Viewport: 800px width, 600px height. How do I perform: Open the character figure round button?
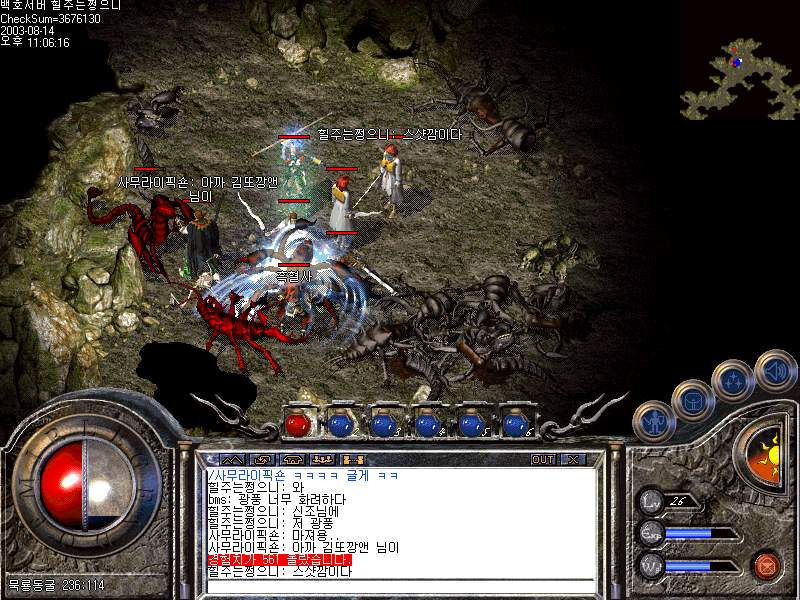coord(653,420)
